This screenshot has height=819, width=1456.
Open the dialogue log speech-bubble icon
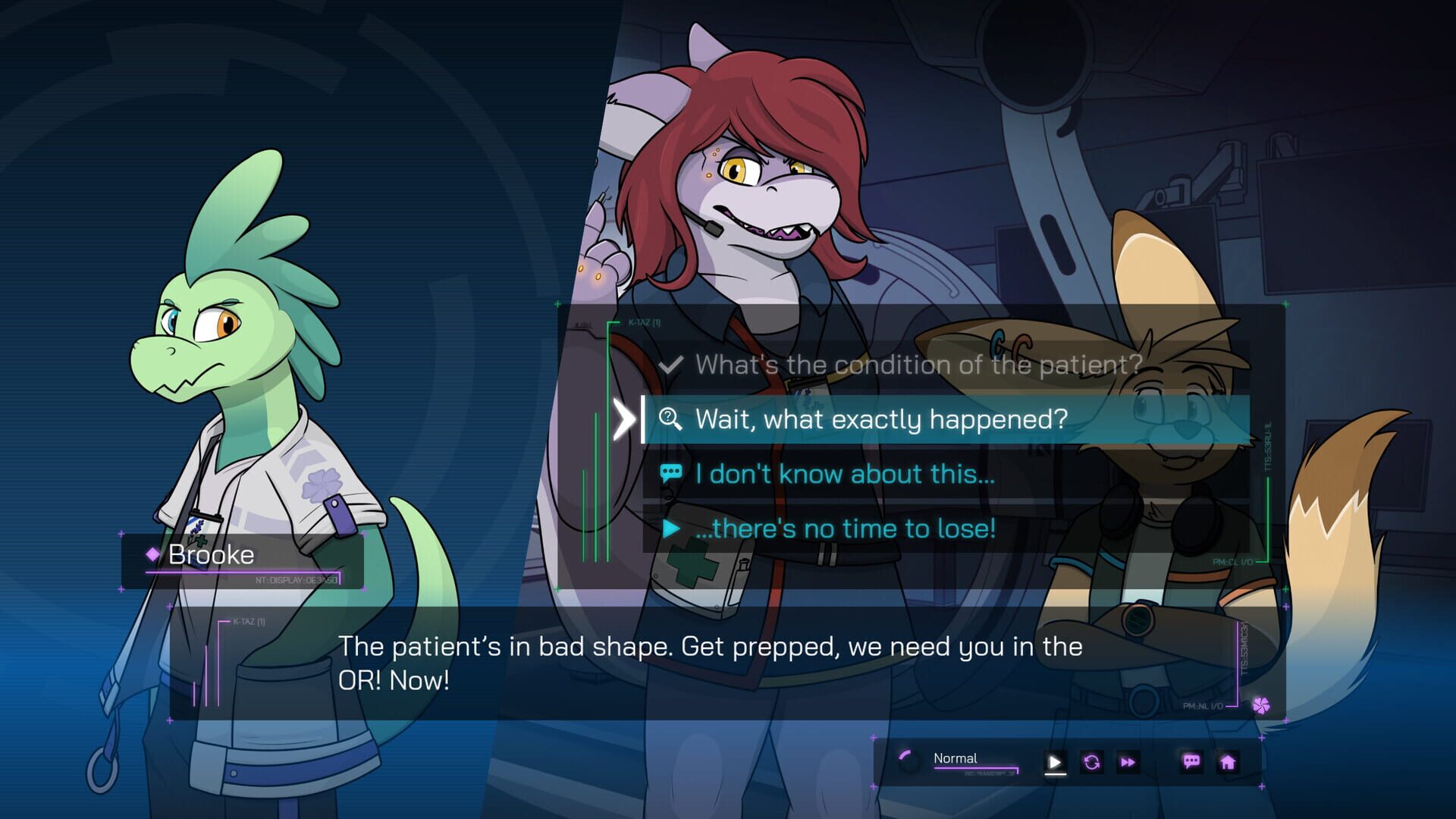pyautogui.click(x=1191, y=761)
